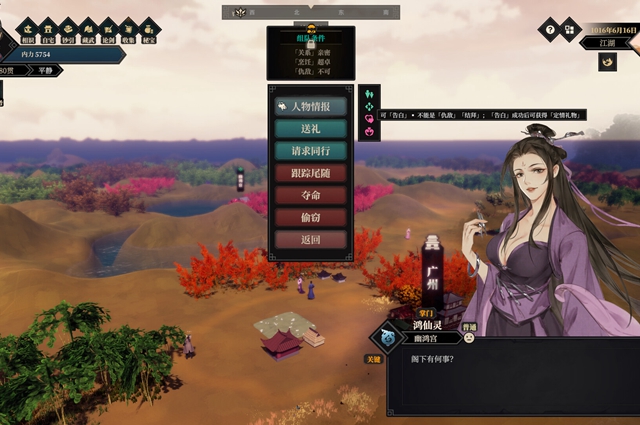Open the four-square grid menu icon
640x425 pixels.
pos(570,29)
